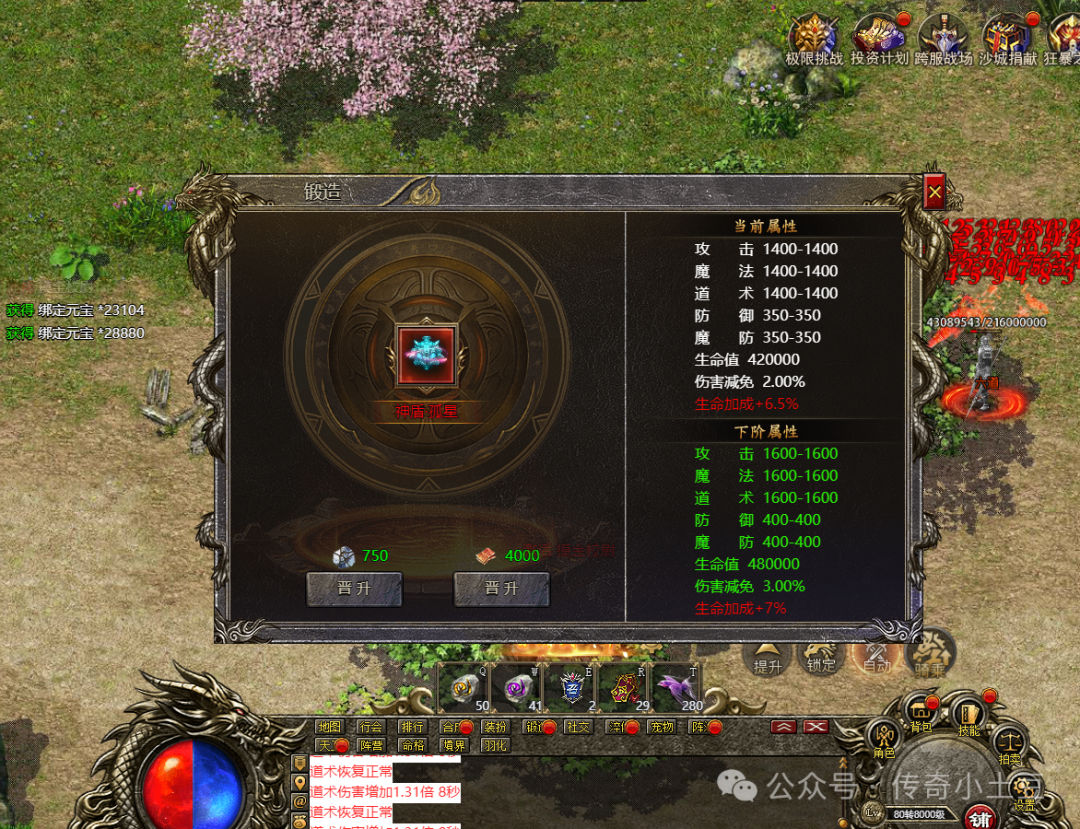The width and height of the screenshot is (1080, 829).
Task: Show the 排行 ranking menu
Action: coord(411,727)
